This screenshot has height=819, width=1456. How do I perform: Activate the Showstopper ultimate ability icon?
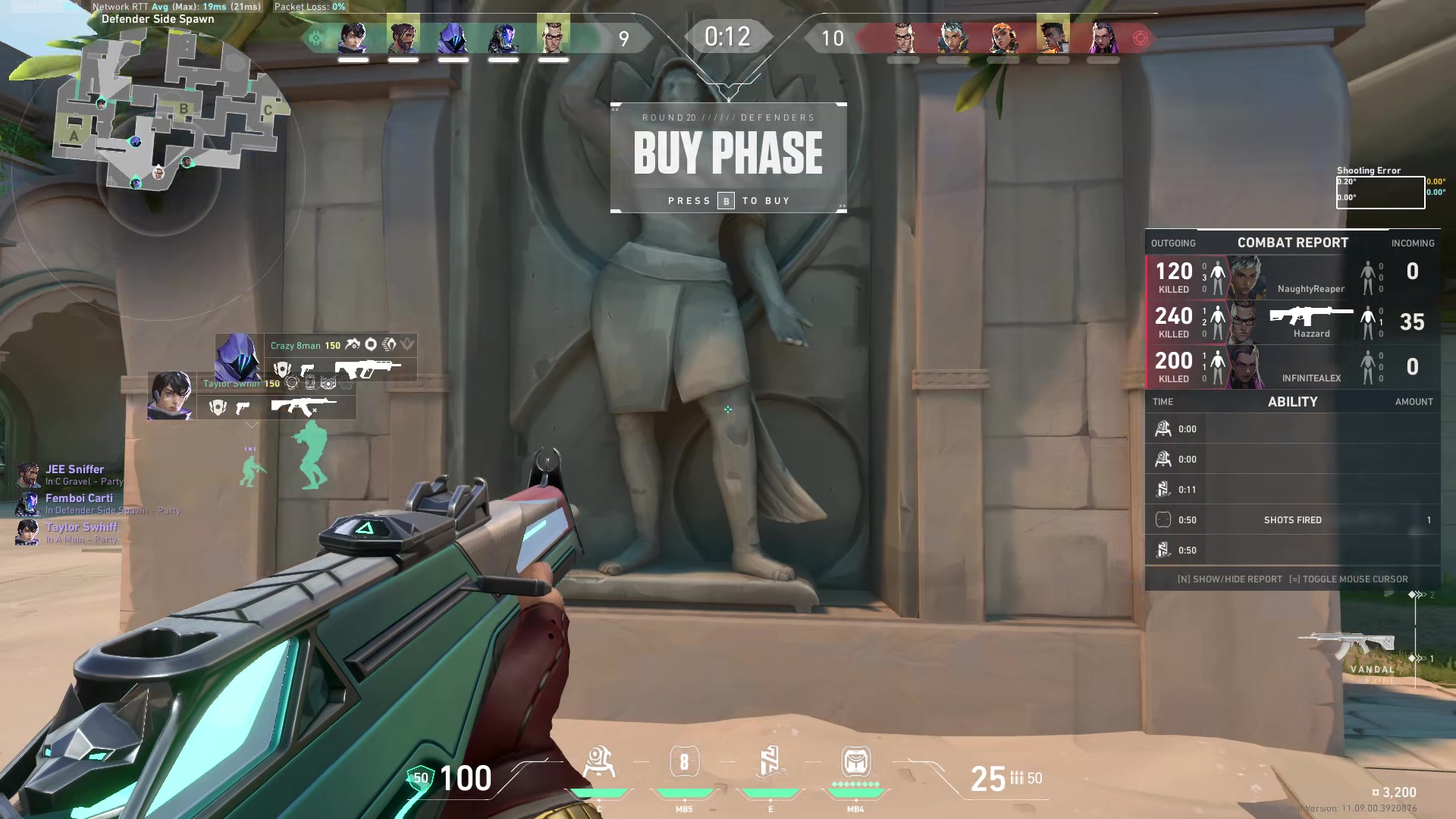coord(855,761)
